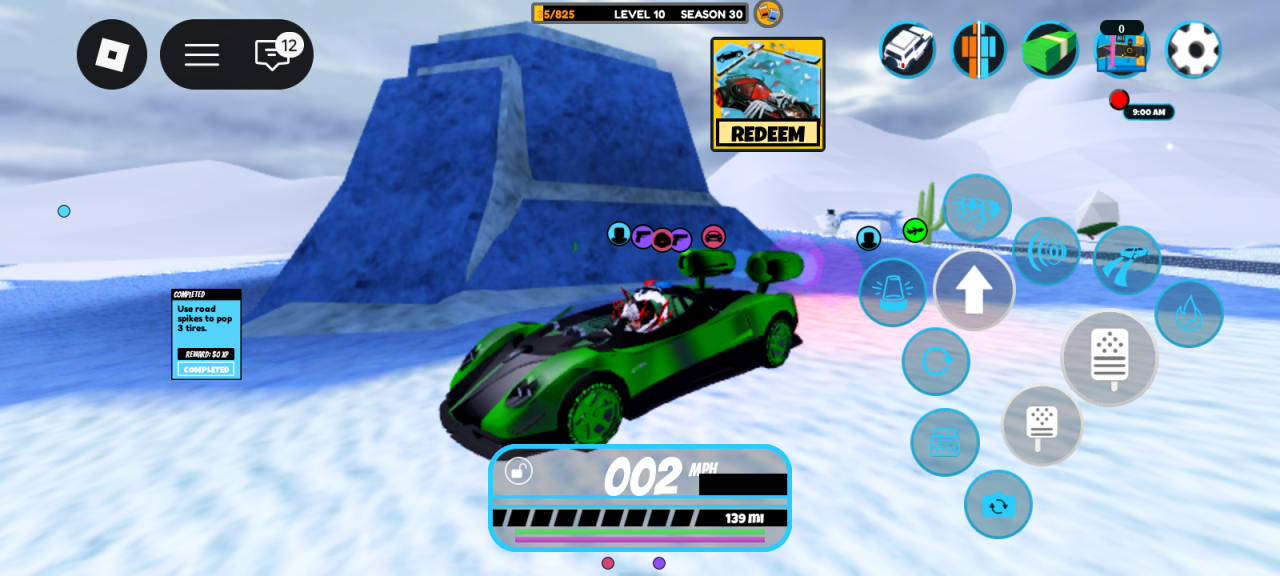
Task: Open the blue safe crate icon
Action: [x=1122, y=51]
